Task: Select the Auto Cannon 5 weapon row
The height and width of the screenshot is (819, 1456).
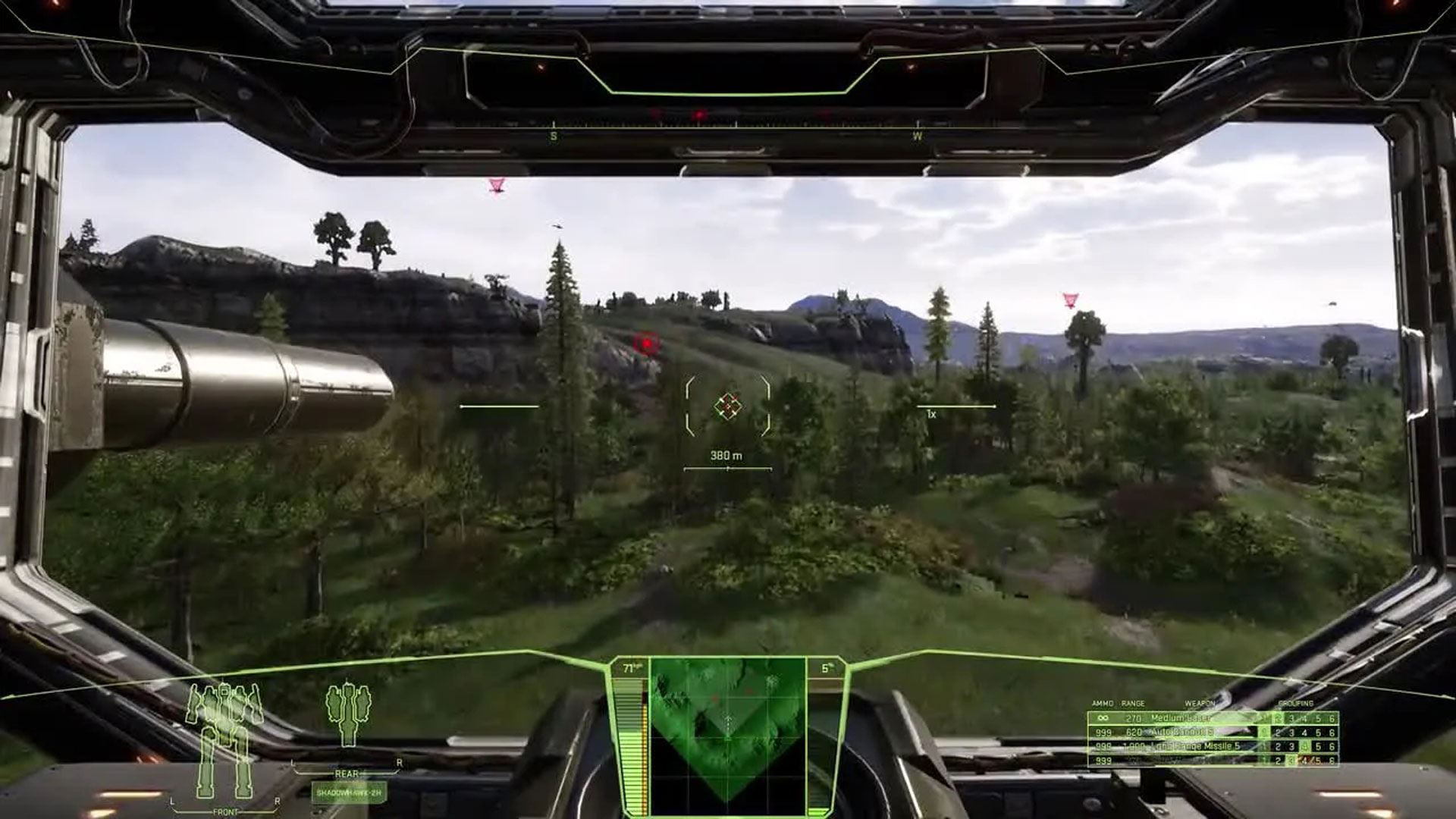Action: click(1181, 733)
